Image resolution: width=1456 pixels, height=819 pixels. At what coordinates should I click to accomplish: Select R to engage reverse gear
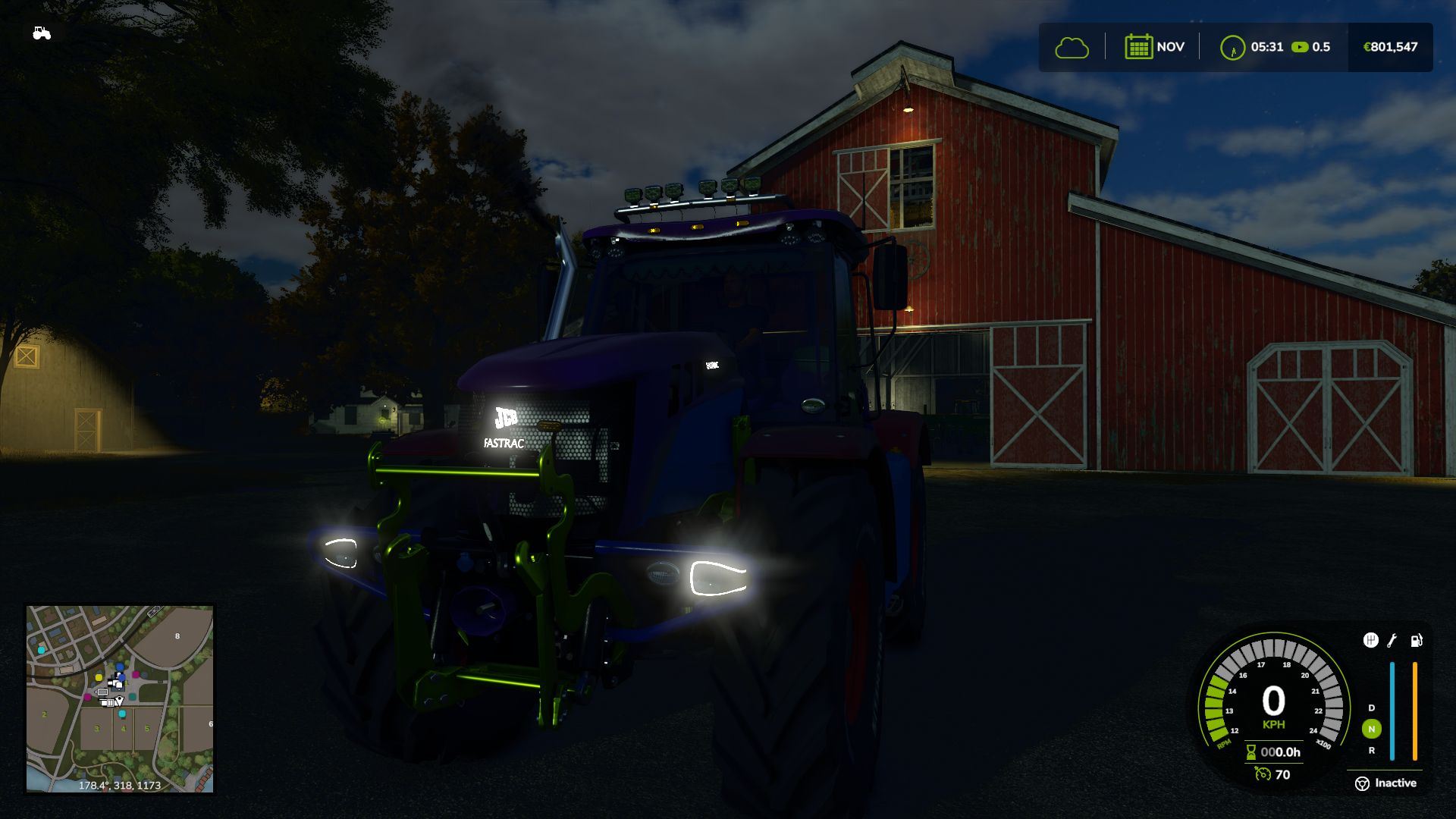1371,751
